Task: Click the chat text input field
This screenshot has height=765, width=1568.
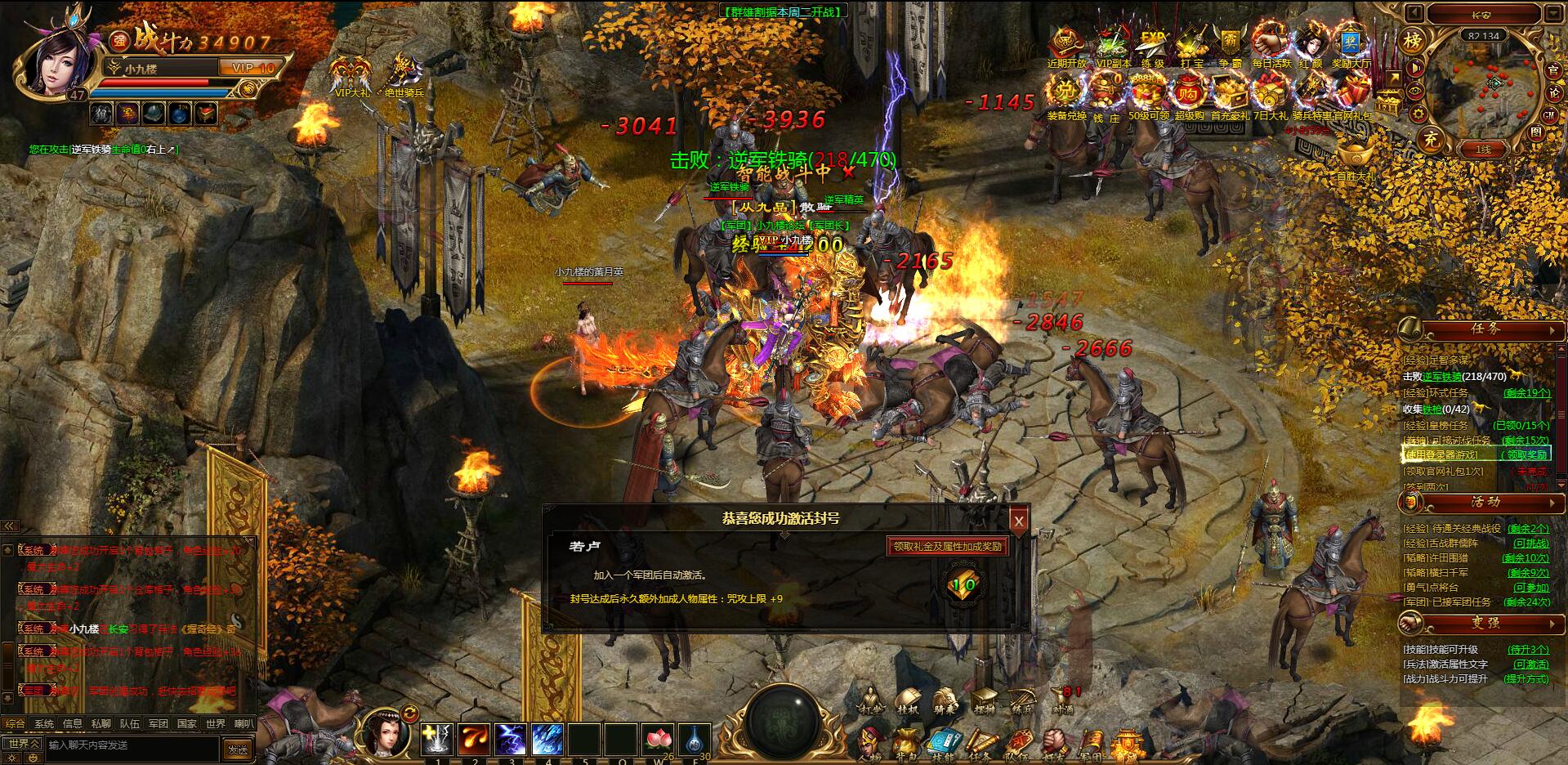Action: tap(131, 745)
